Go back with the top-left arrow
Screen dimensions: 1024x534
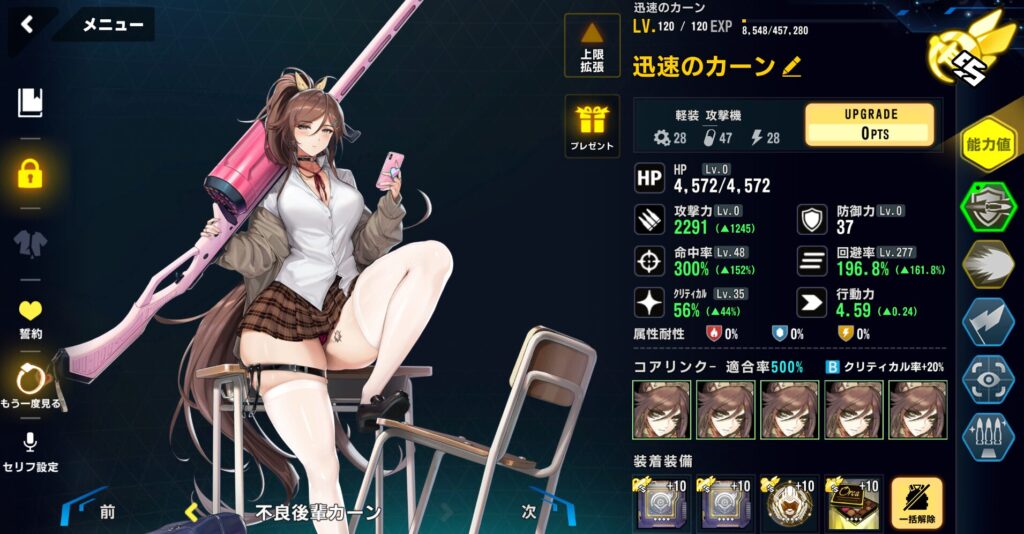(x=27, y=25)
